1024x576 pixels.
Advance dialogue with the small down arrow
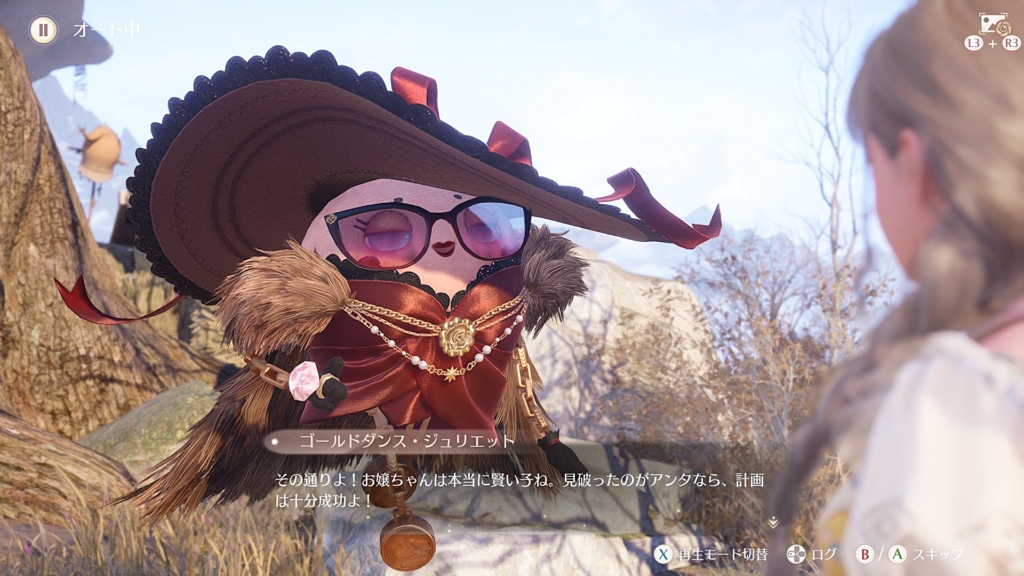point(772,521)
